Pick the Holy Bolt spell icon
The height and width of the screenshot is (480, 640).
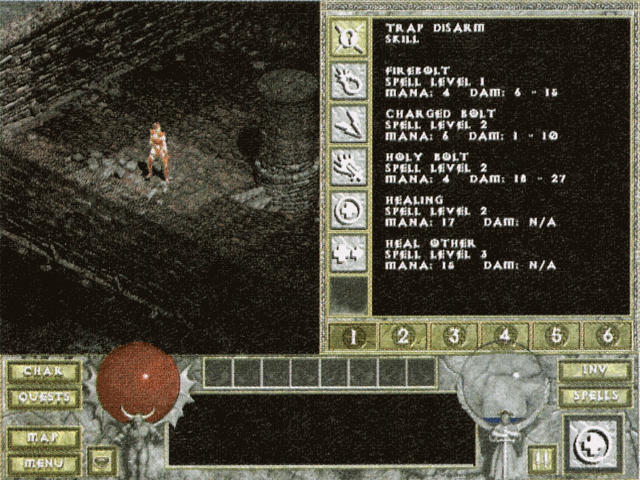tap(349, 166)
